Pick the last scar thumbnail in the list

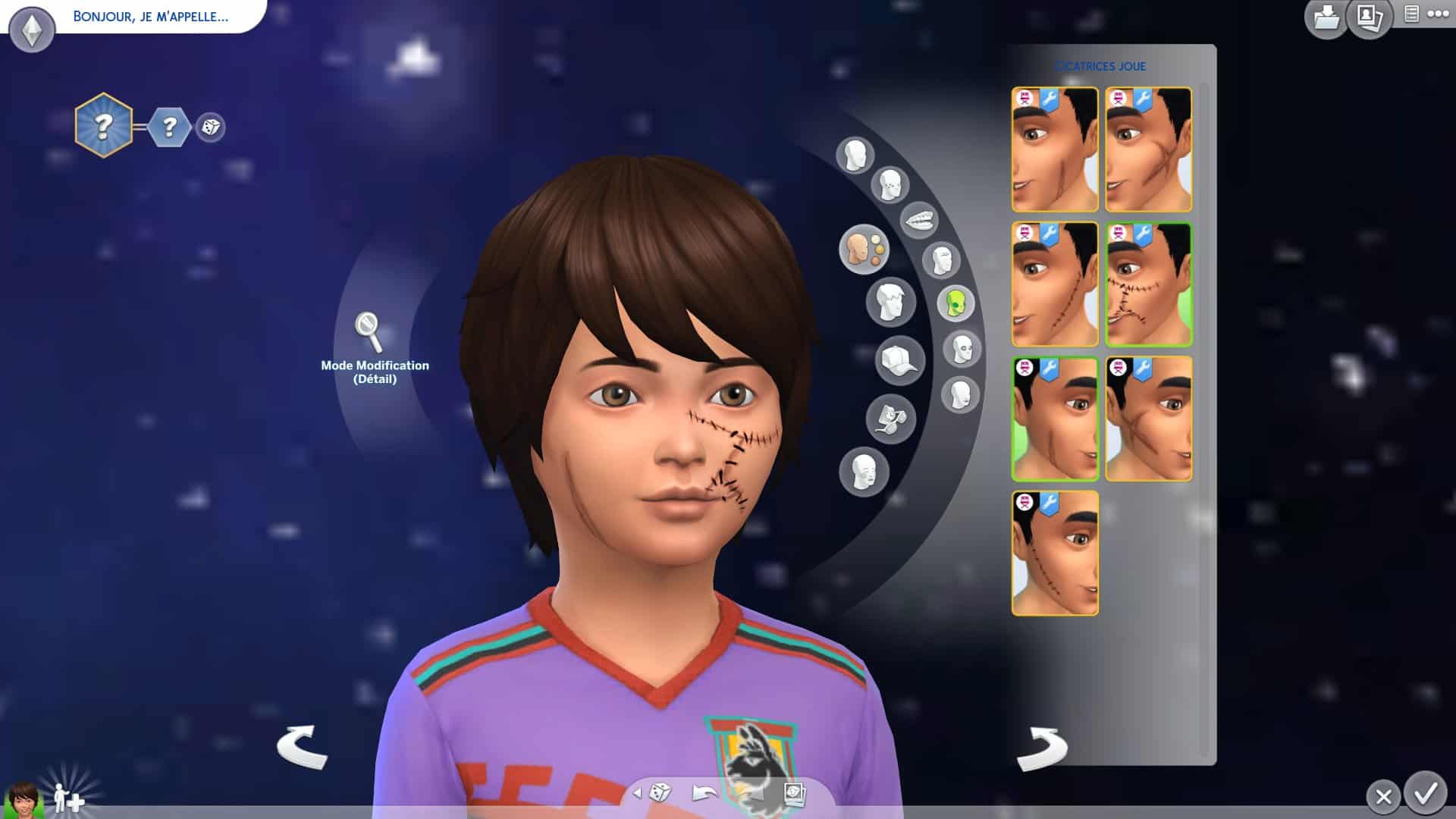tap(1054, 553)
